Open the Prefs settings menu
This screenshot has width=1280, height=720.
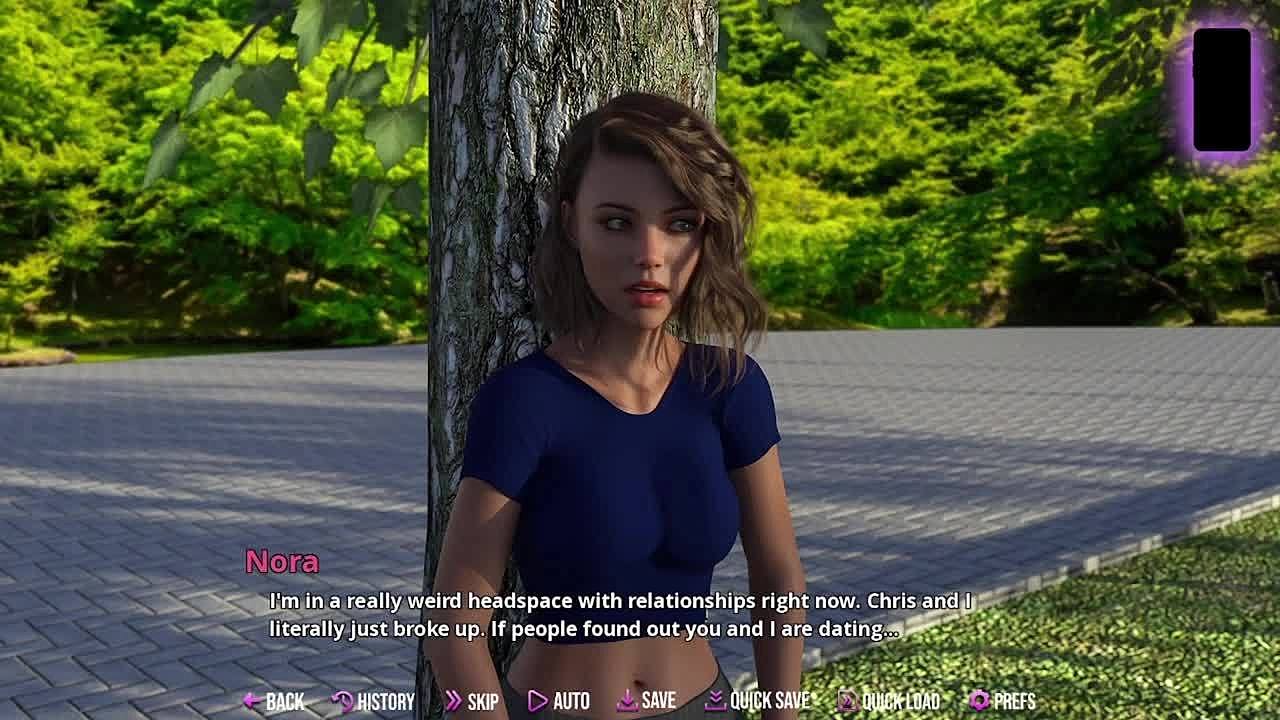pyautogui.click(x=1002, y=701)
